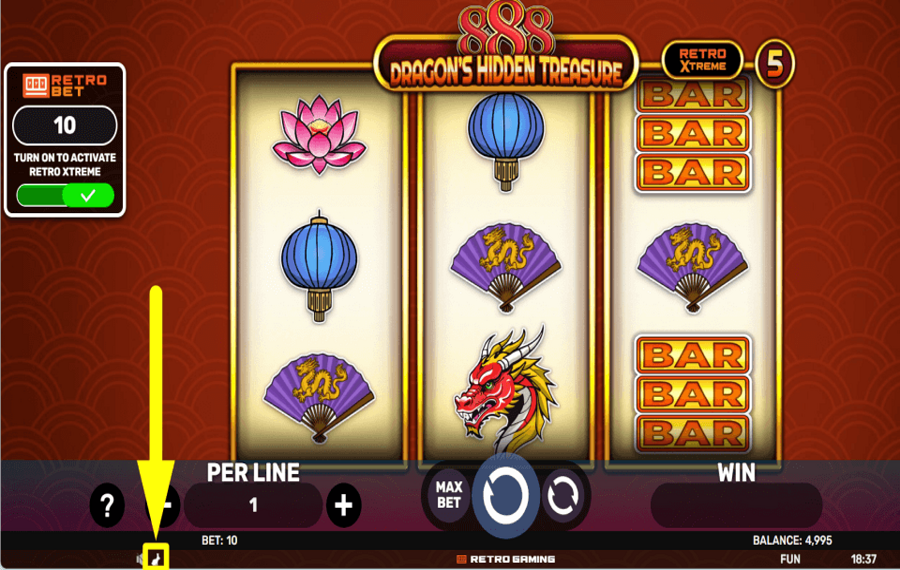
Task: Mute sound with the speaker icon
Action: pyautogui.click(x=141, y=557)
